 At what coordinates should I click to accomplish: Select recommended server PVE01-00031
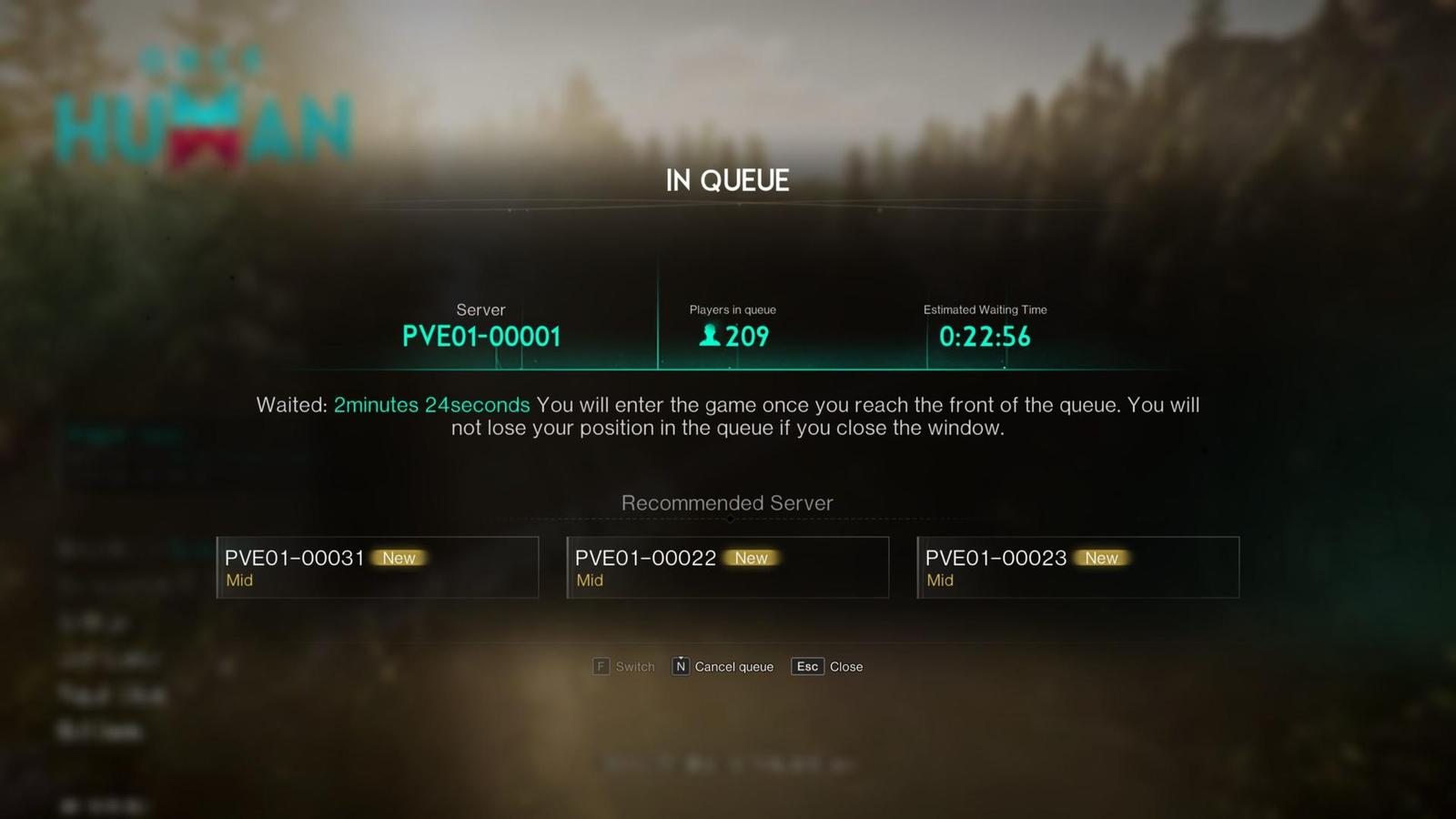click(x=377, y=567)
